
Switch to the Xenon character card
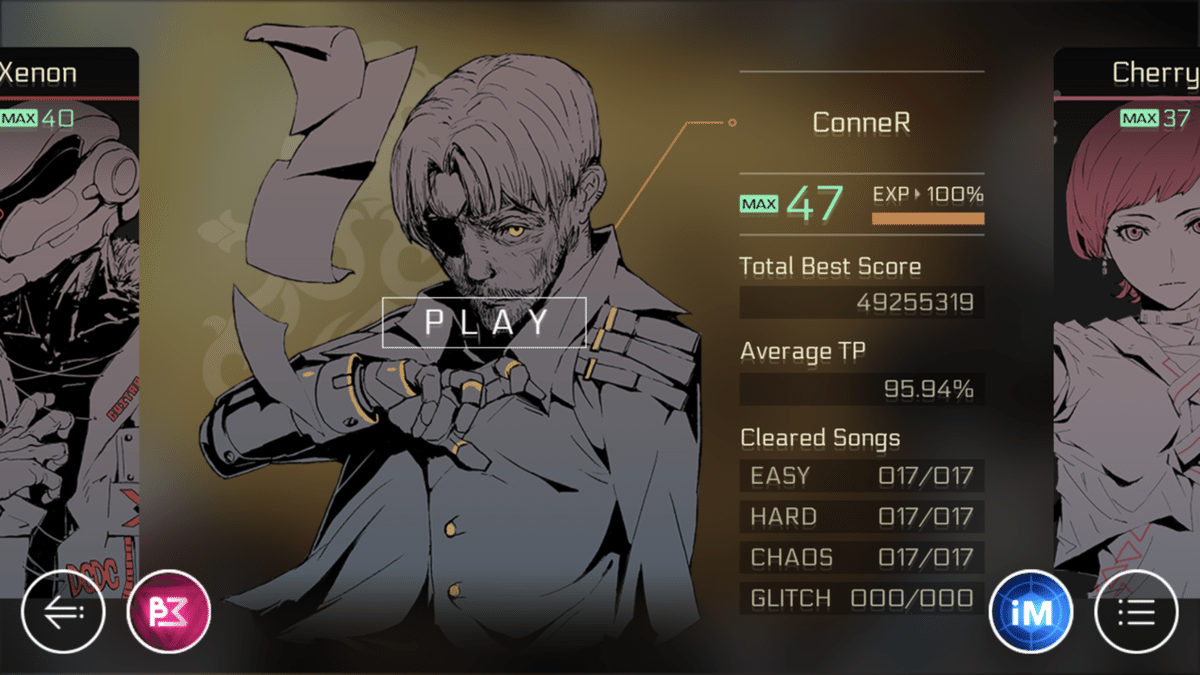(x=60, y=300)
